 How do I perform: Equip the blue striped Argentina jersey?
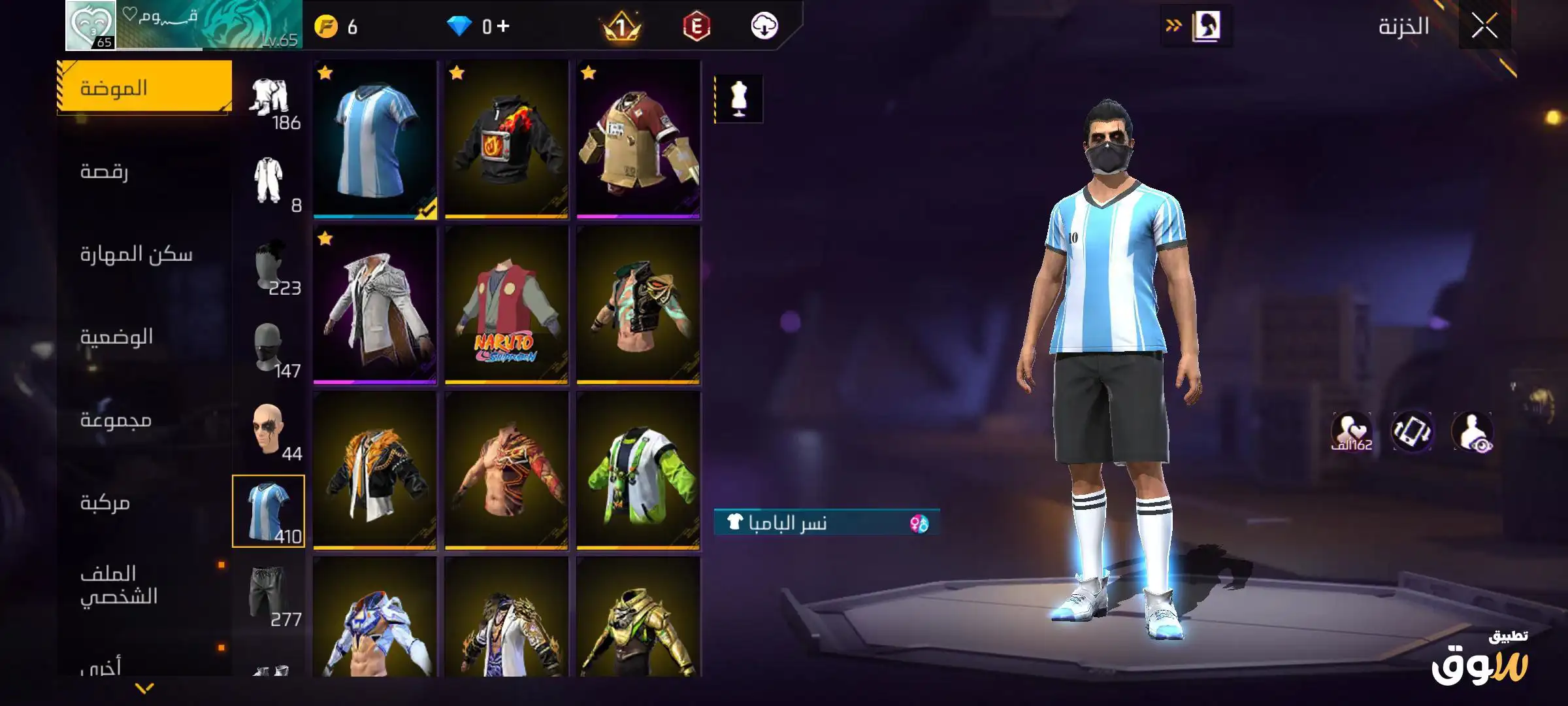(x=375, y=139)
